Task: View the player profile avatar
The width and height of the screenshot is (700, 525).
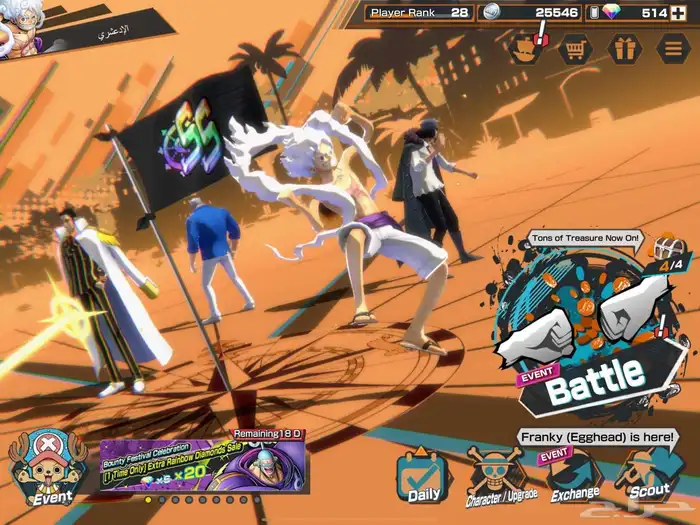Action: (x=20, y=25)
